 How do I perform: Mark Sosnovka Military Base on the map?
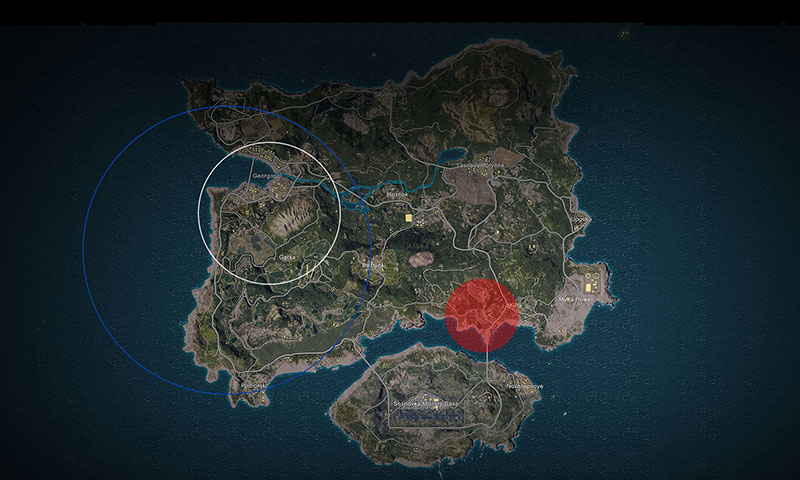click(x=427, y=404)
